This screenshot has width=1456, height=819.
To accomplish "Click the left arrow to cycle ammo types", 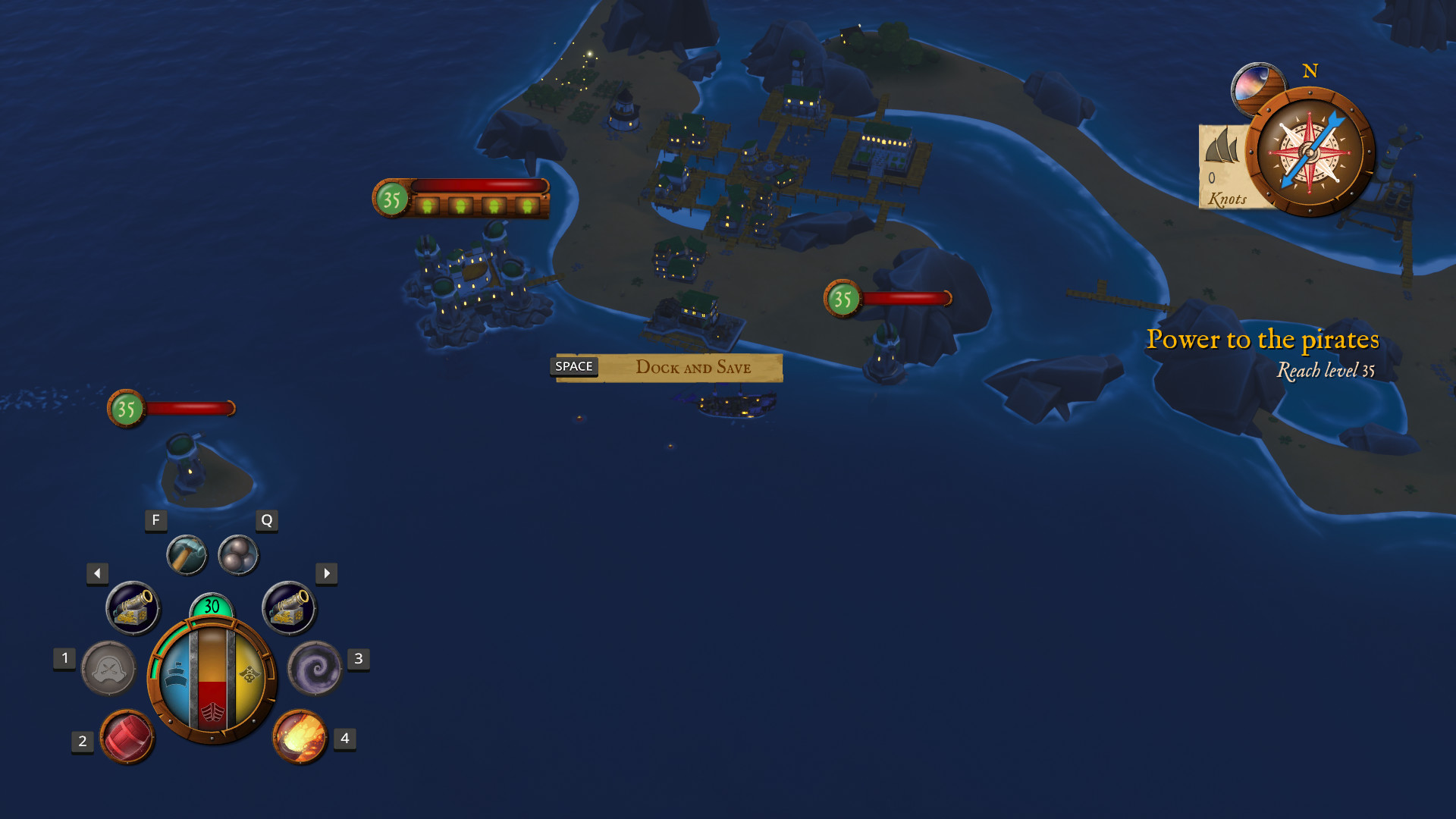I will (96, 574).
